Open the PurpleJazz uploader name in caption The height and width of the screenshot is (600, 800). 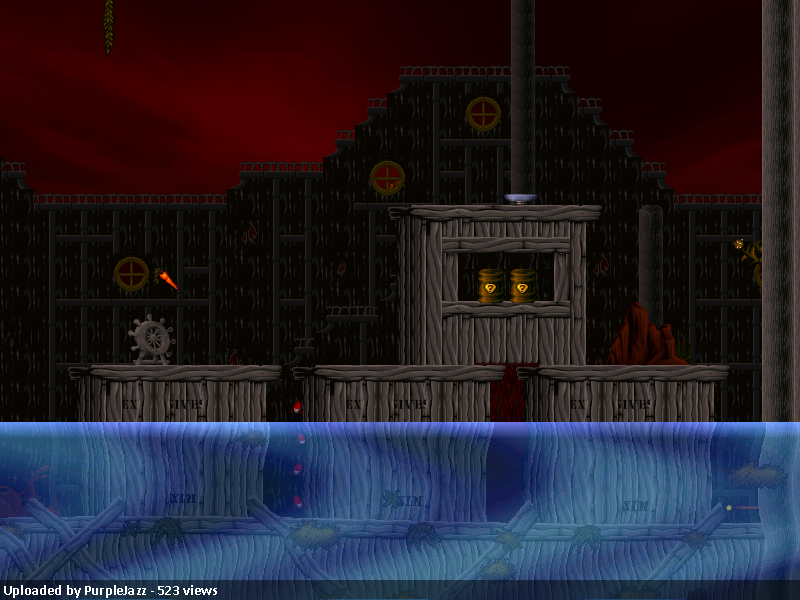coord(114,591)
